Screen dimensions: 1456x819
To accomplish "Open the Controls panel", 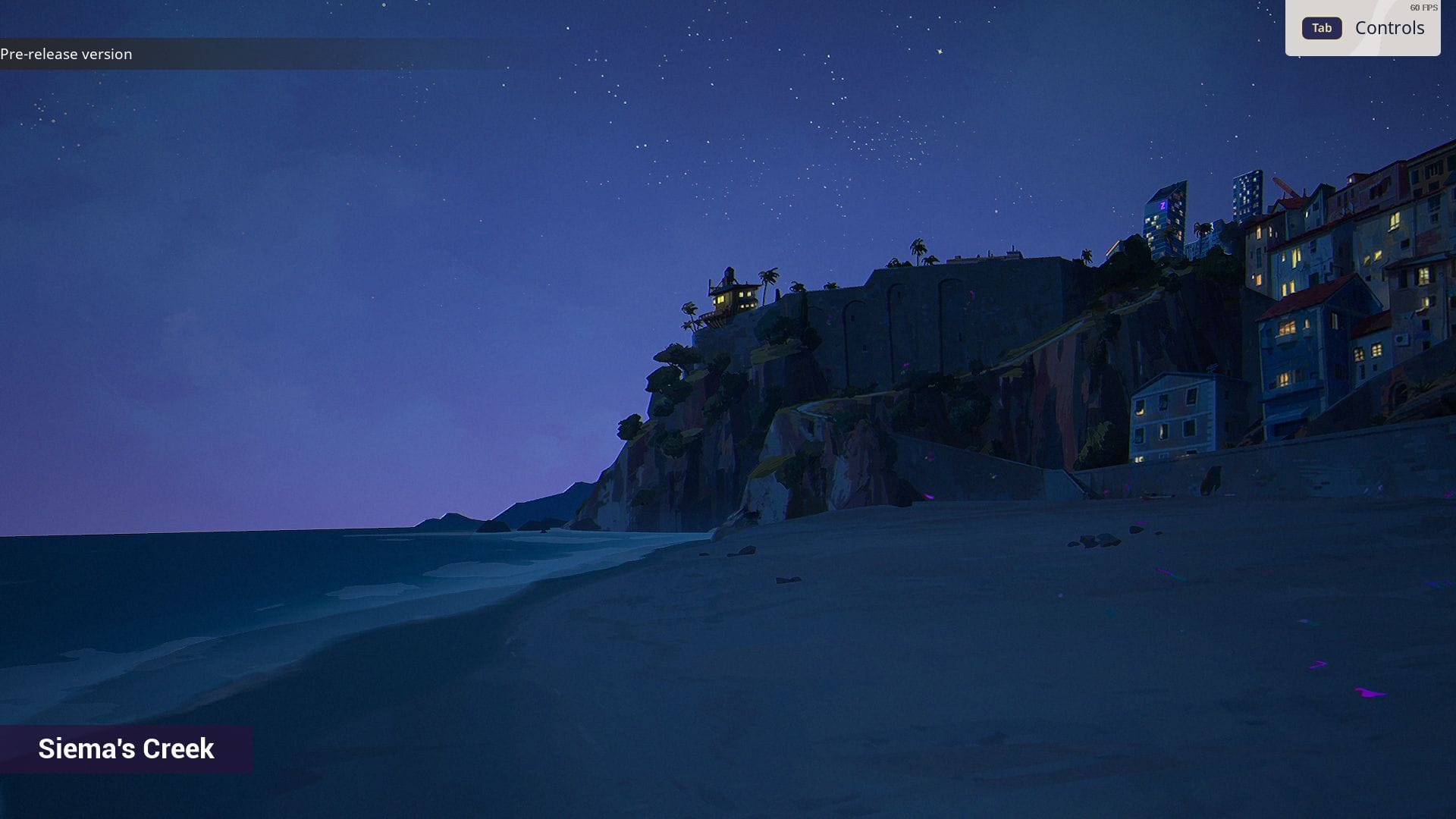I will (1363, 28).
